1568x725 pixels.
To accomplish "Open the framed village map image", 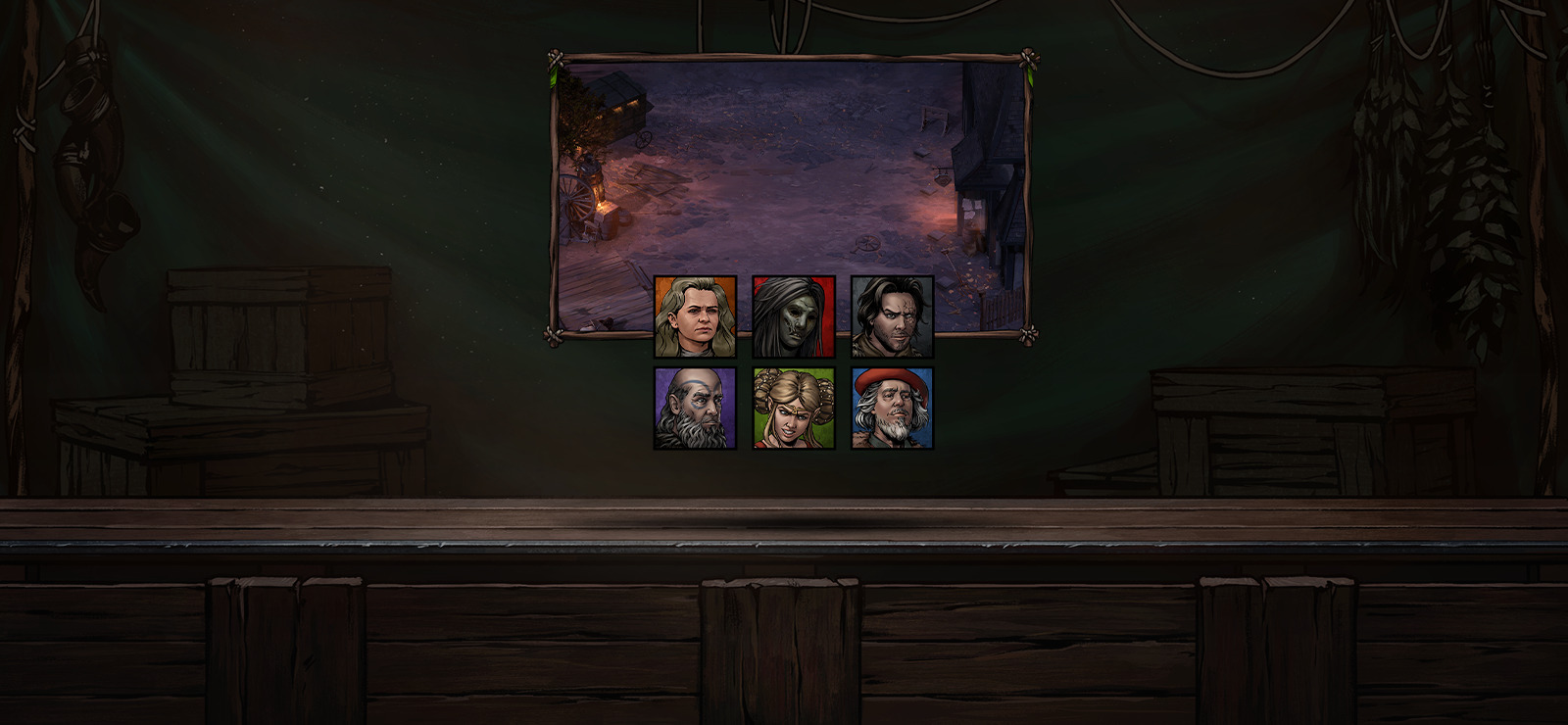I will [x=790, y=167].
